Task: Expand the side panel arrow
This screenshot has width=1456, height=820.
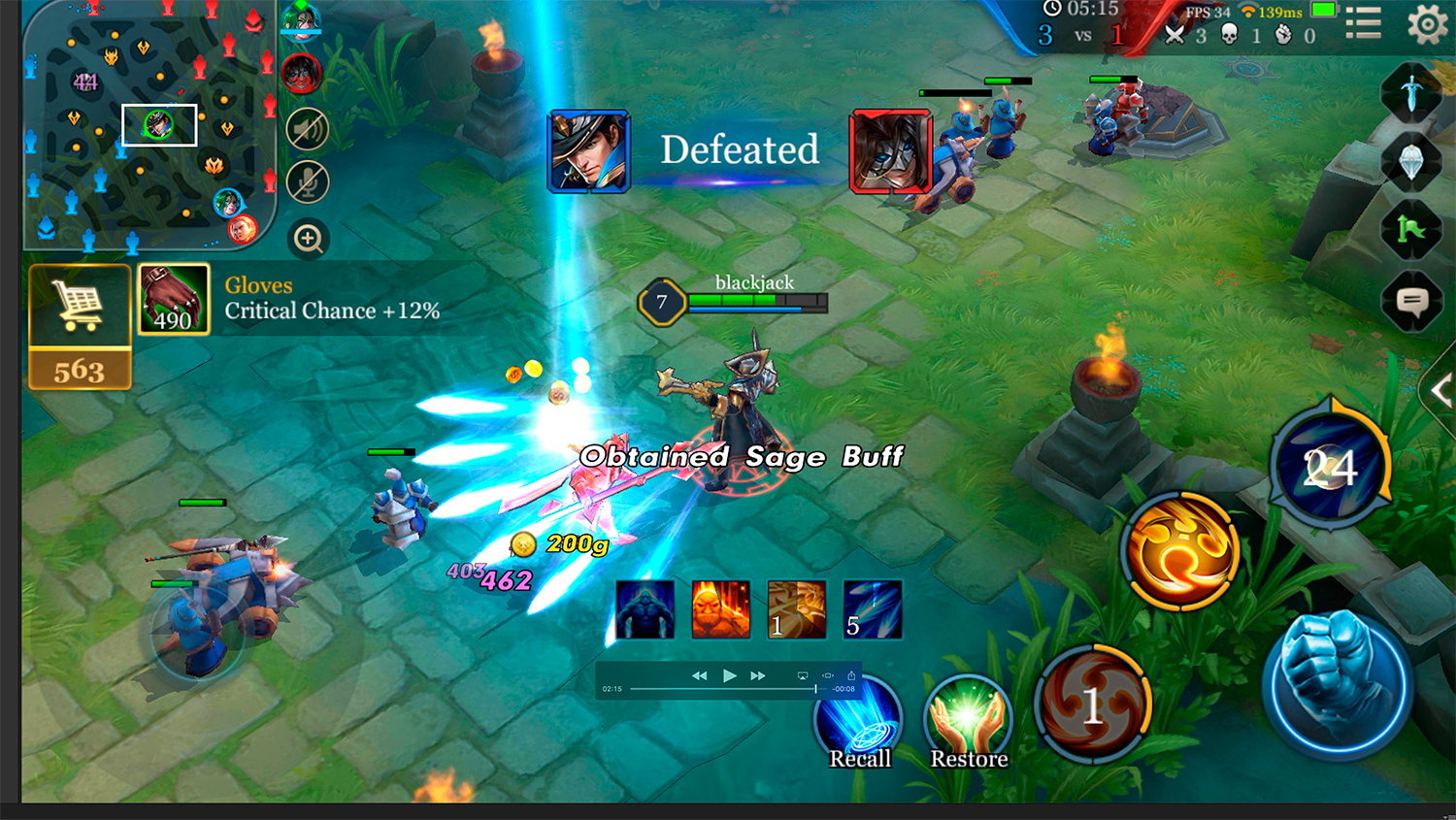Action: pos(1440,391)
